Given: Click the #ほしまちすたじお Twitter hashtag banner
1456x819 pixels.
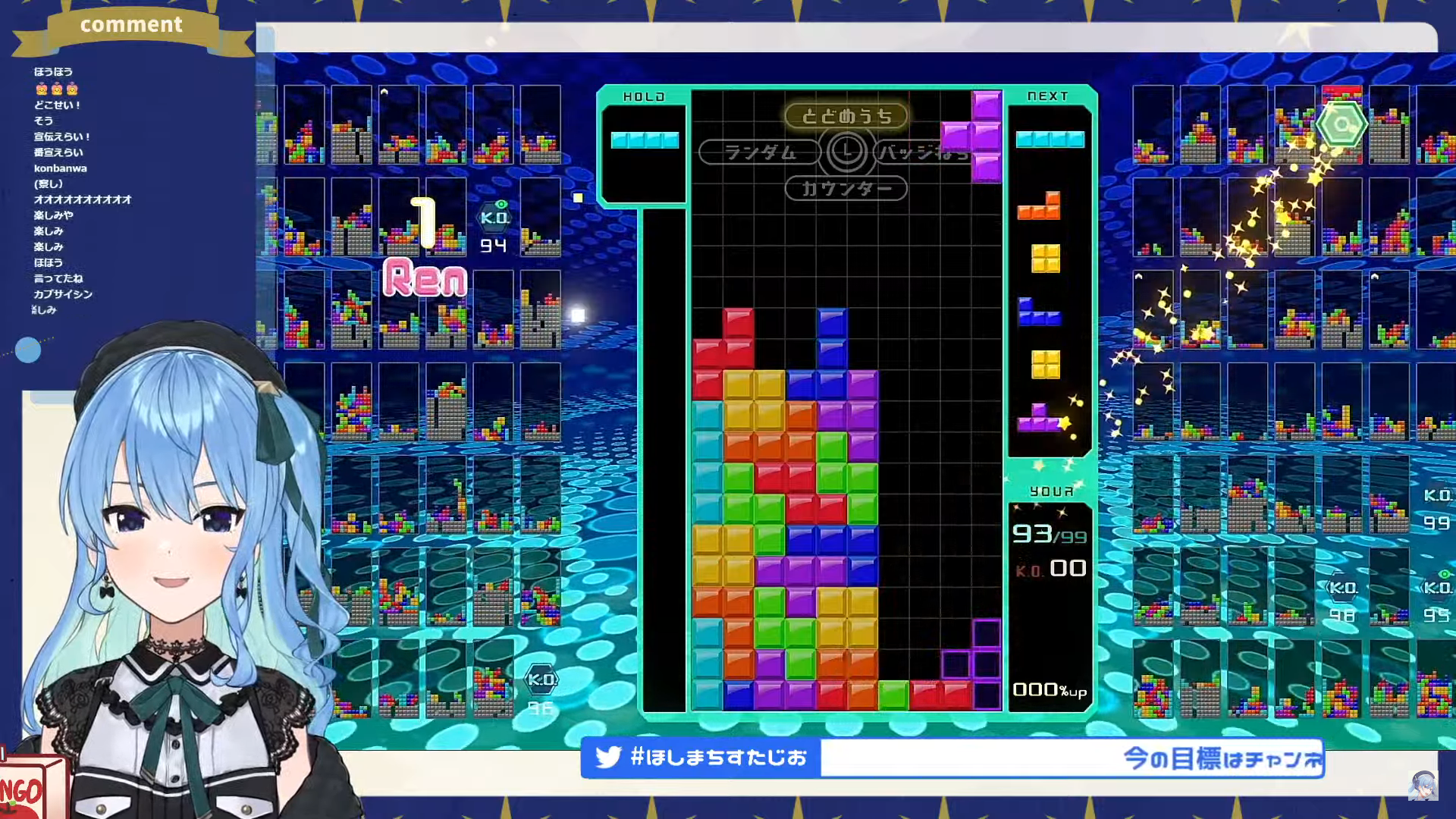Looking at the screenshot, I should coord(701,758).
